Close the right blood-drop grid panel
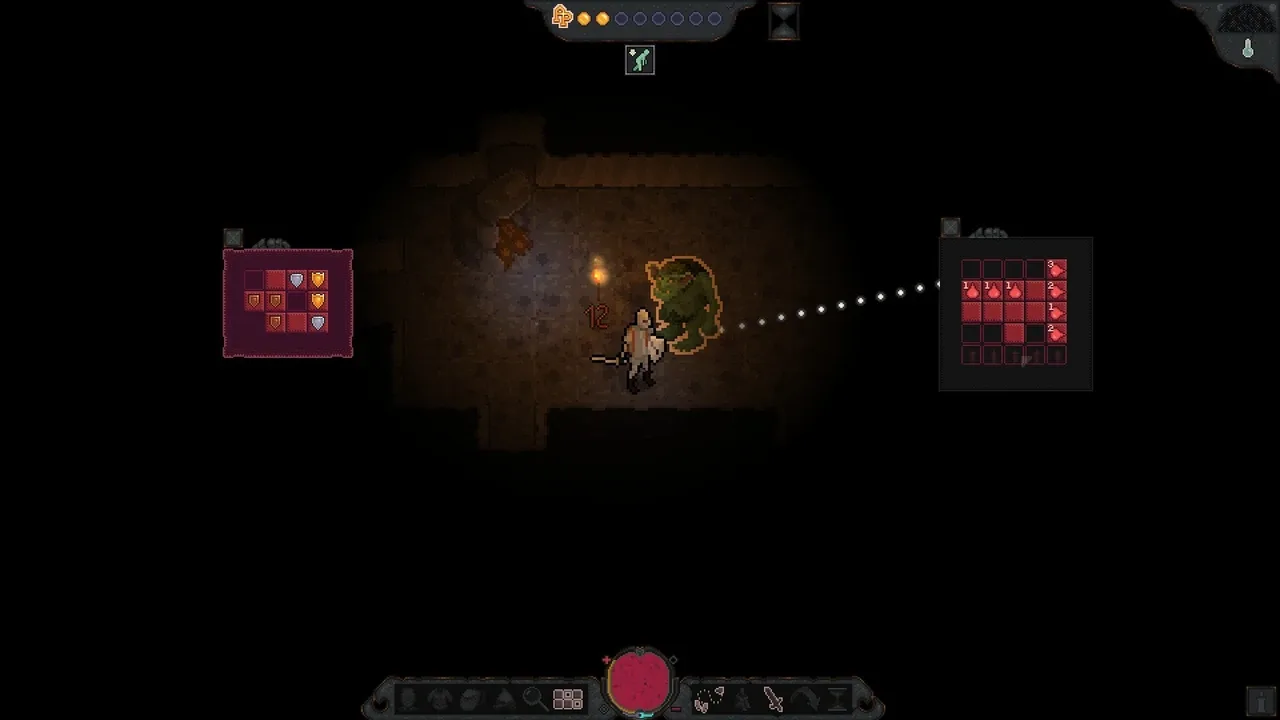The image size is (1280, 720). pos(950,228)
